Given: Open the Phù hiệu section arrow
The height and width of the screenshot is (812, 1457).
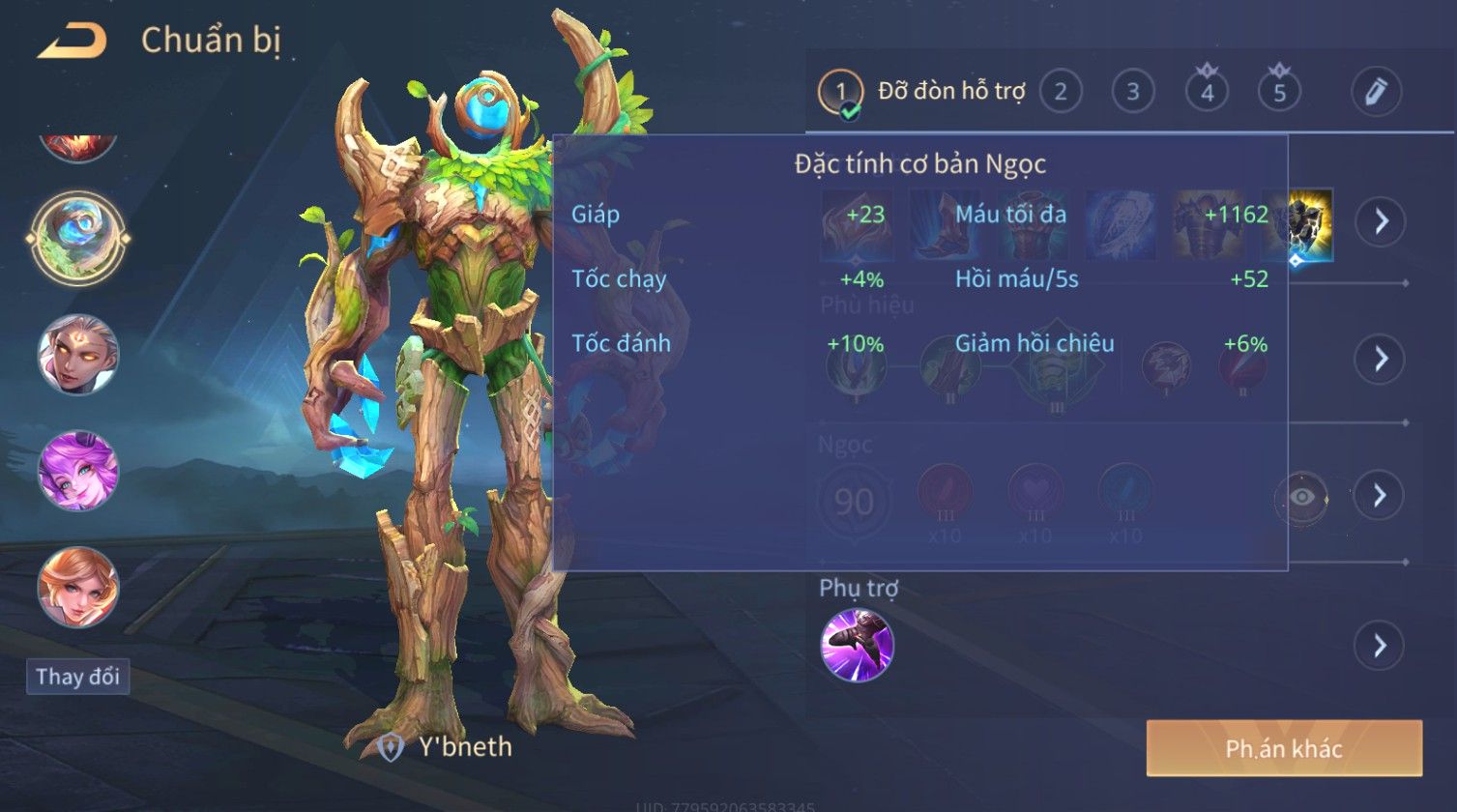Looking at the screenshot, I should click(x=1380, y=359).
